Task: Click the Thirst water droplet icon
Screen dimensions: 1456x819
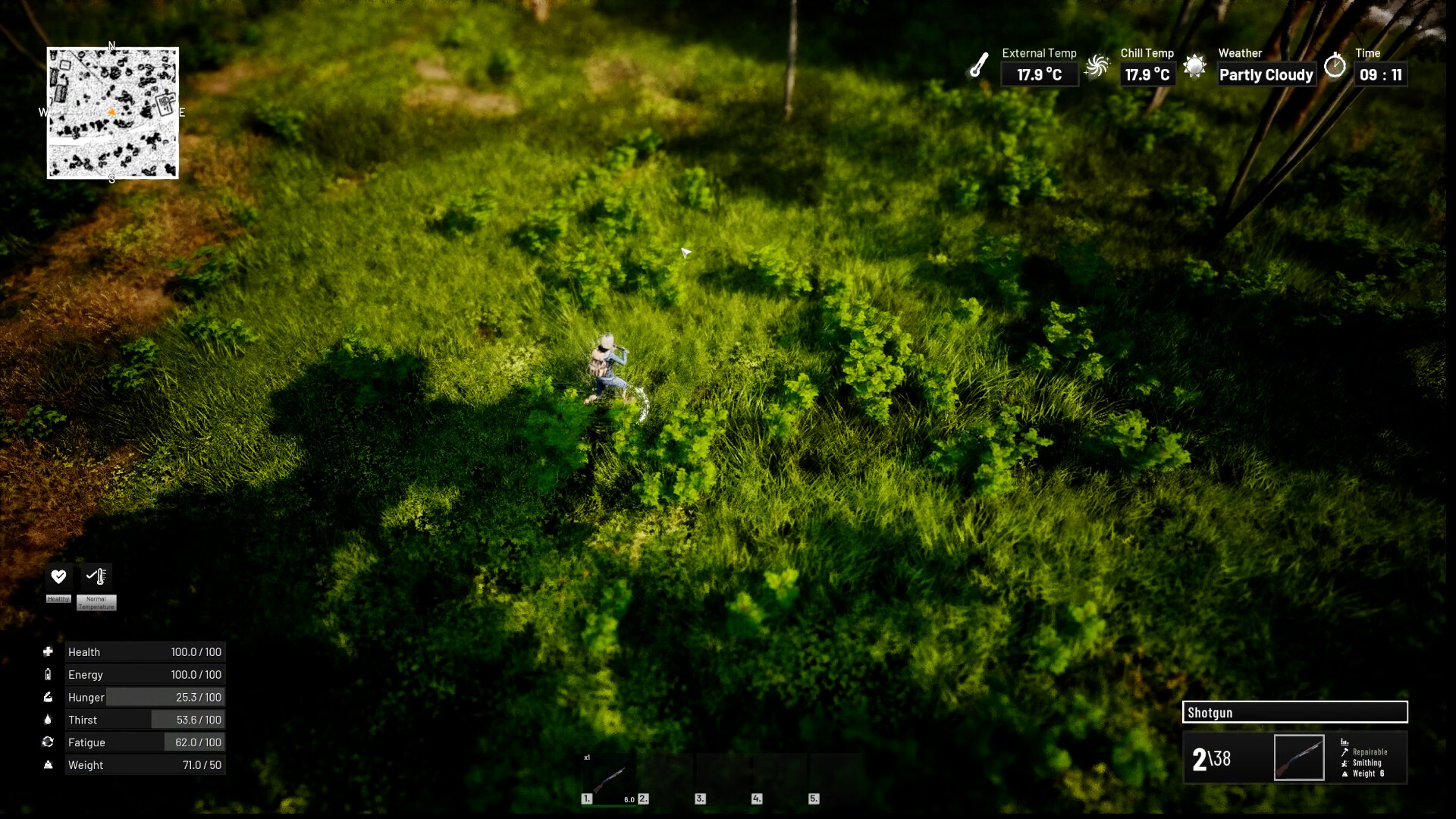Action: [49, 720]
